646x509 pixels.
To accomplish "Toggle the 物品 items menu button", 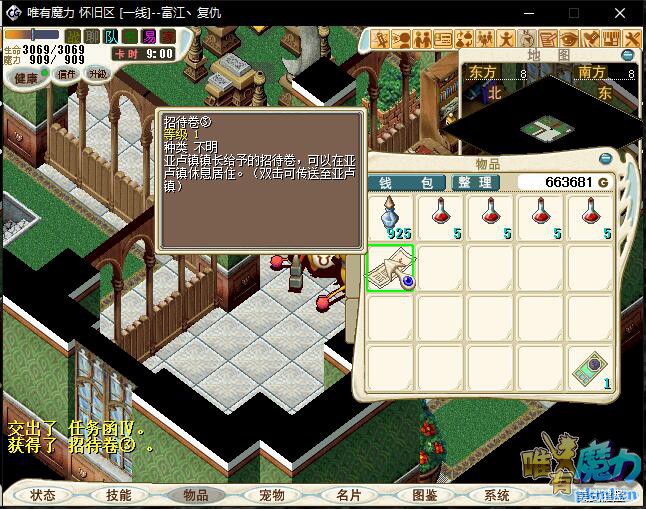I will click(x=195, y=495).
